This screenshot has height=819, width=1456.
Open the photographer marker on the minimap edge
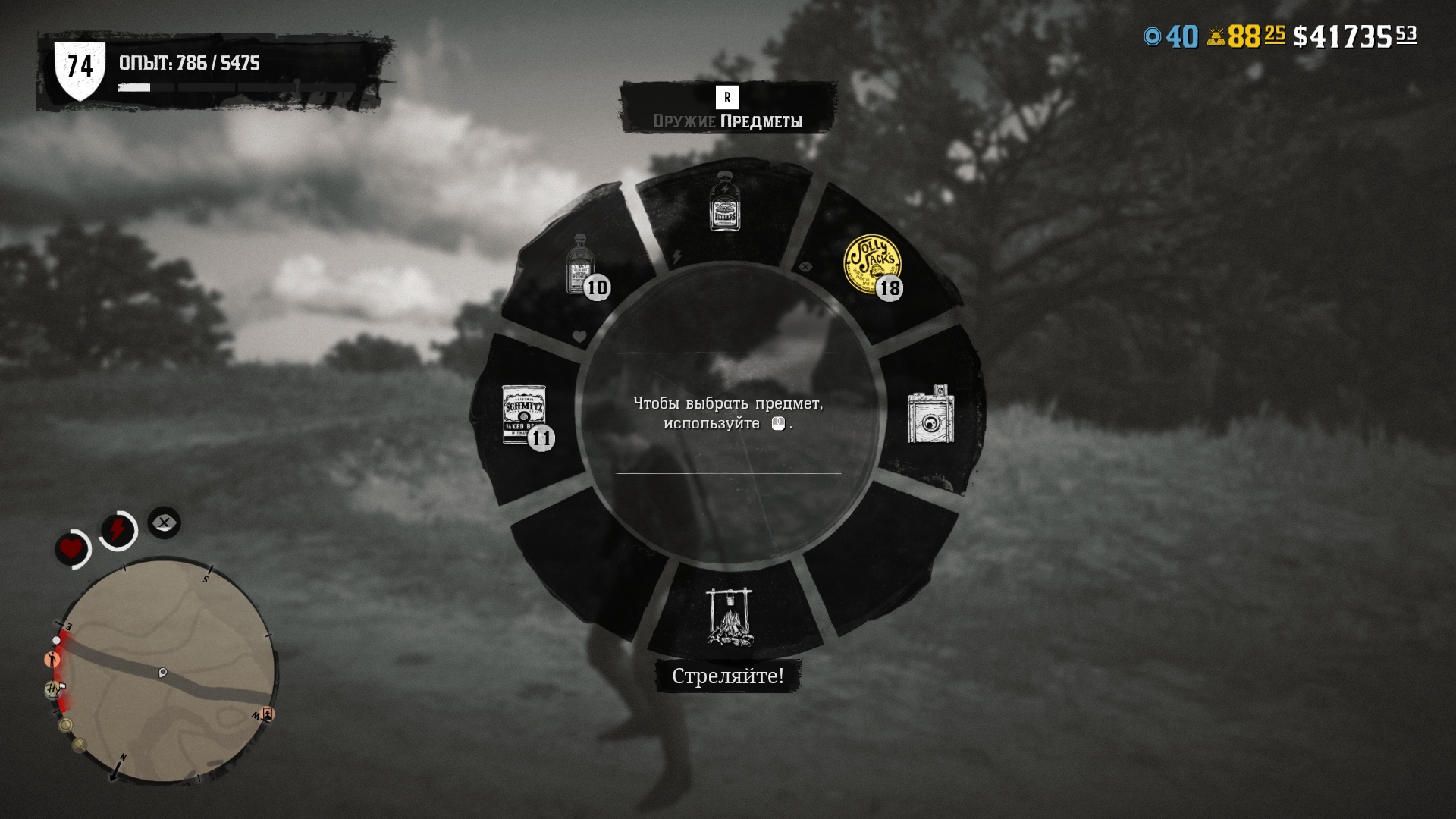coord(269,715)
